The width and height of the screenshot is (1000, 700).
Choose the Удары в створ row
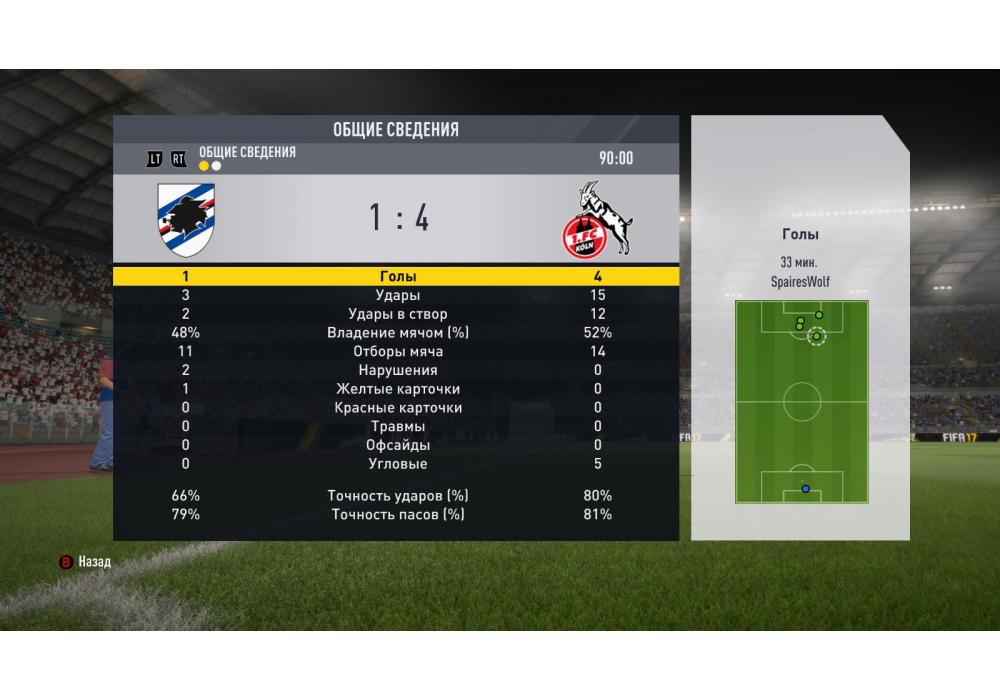398,315
